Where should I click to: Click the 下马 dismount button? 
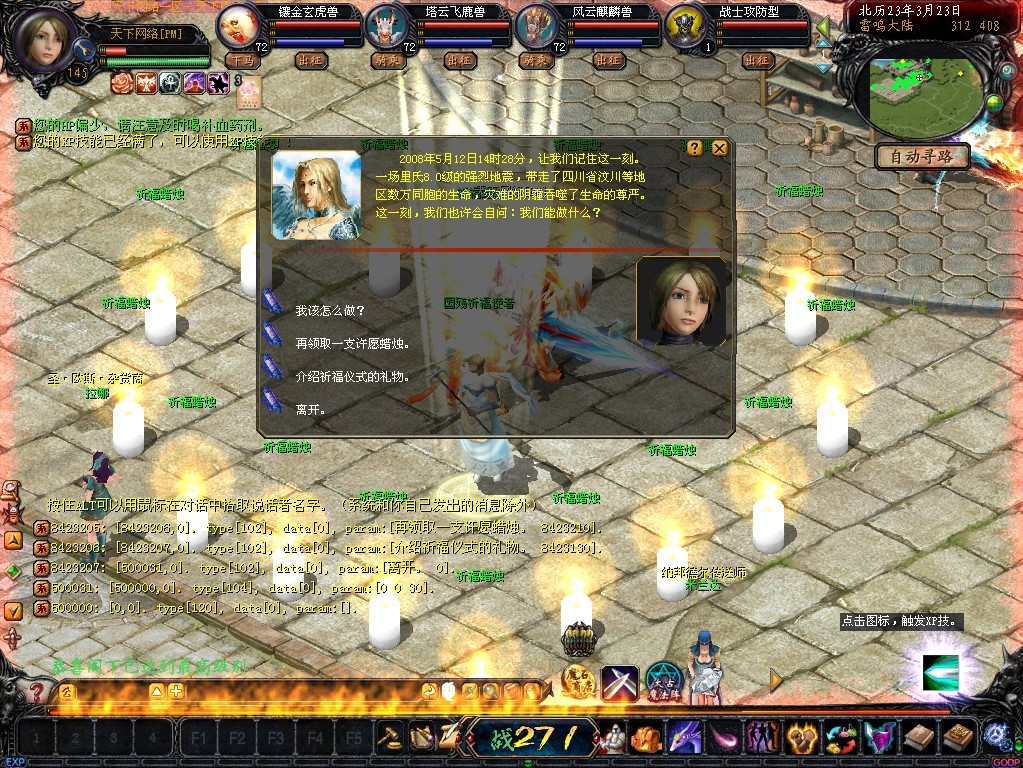coord(241,60)
